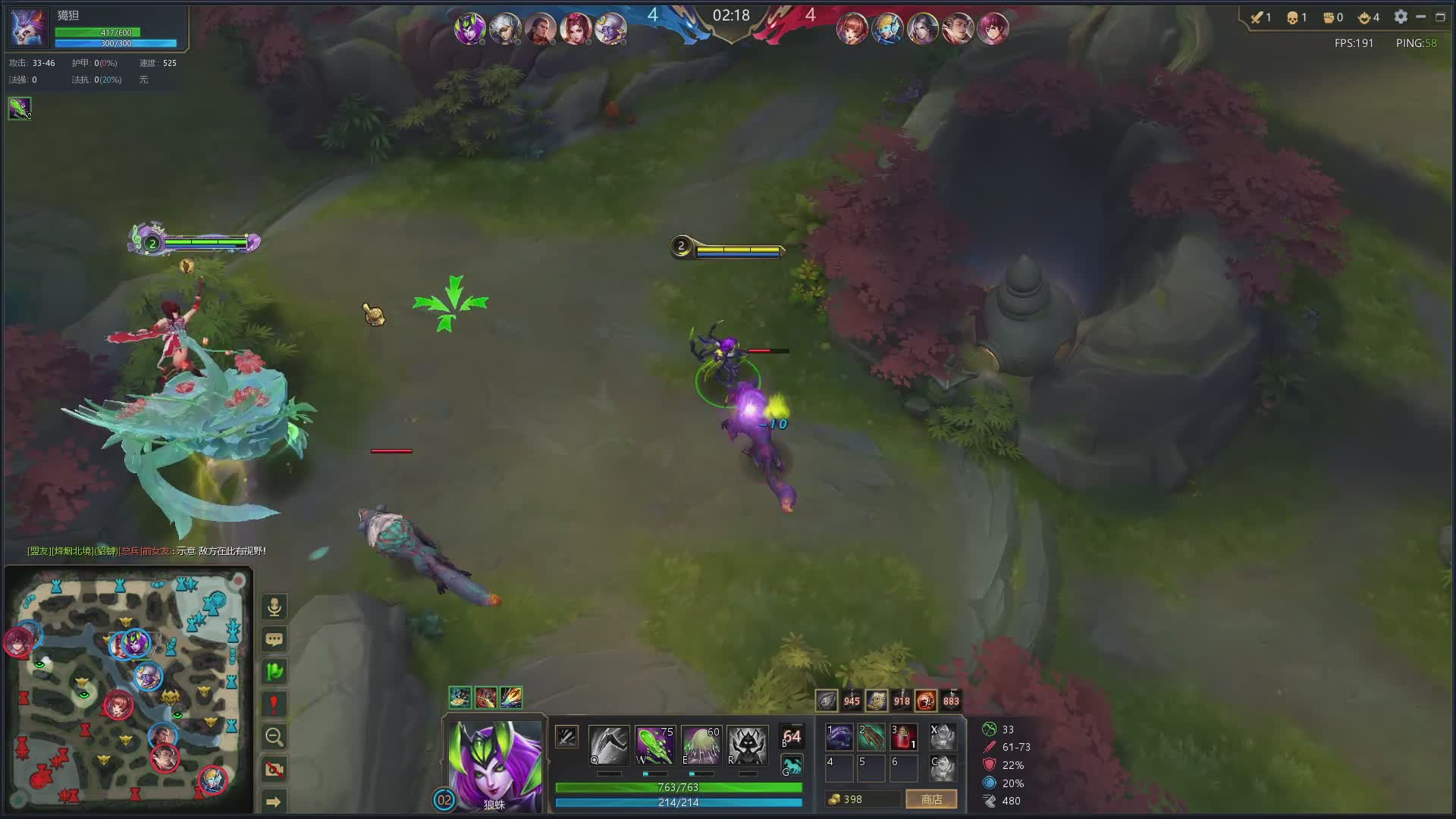This screenshot has height=819, width=1456.
Task: Toggle the crossed-out camera button
Action: click(x=275, y=769)
